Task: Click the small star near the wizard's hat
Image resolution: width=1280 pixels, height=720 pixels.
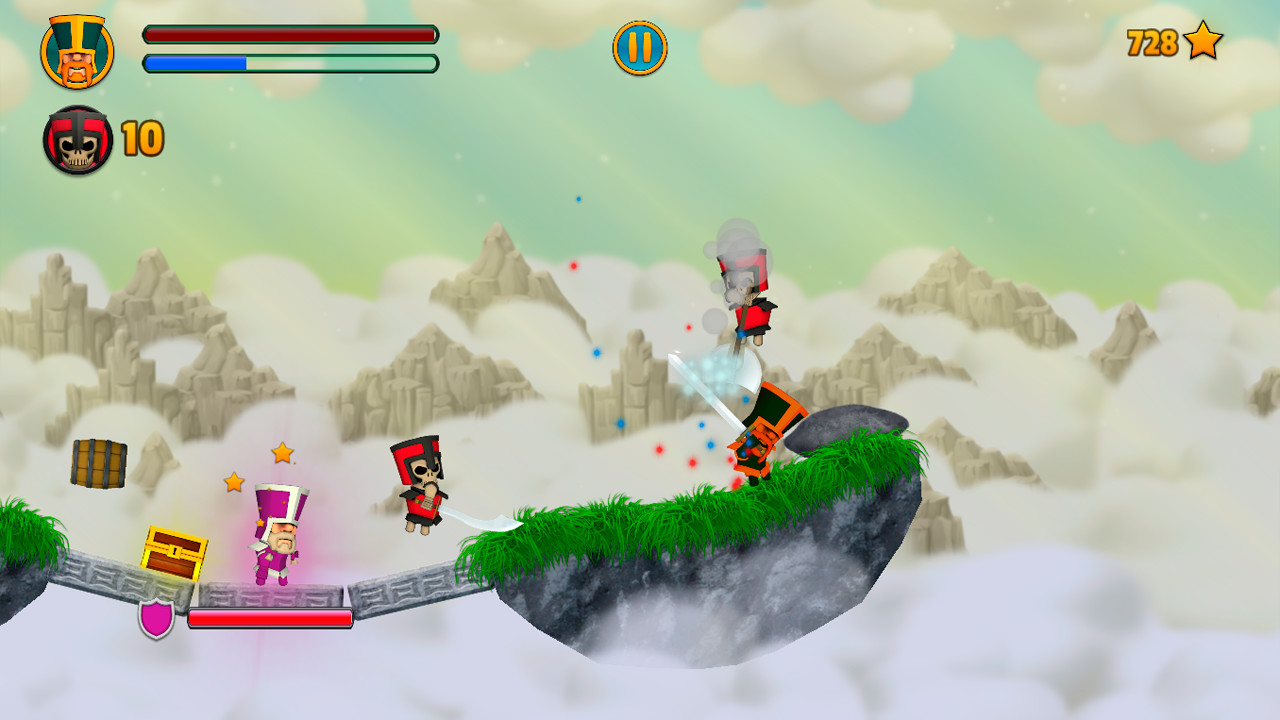Action: (232, 484)
